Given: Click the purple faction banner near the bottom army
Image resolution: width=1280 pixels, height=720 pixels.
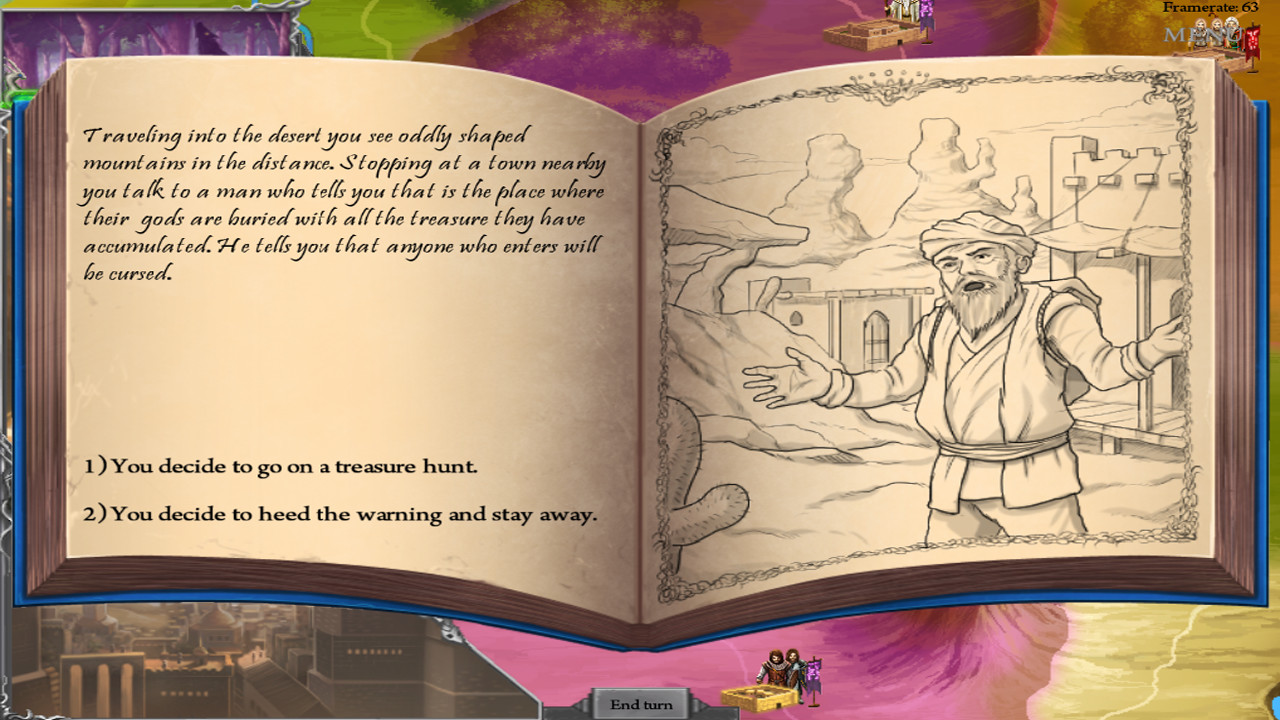Looking at the screenshot, I should (x=813, y=675).
